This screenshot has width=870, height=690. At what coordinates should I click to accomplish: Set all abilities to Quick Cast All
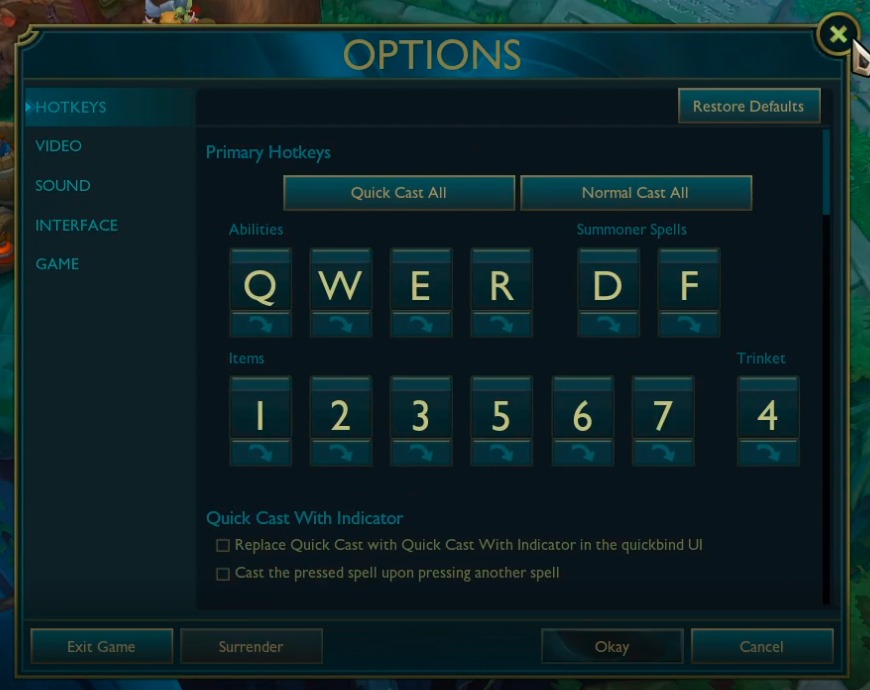(399, 193)
